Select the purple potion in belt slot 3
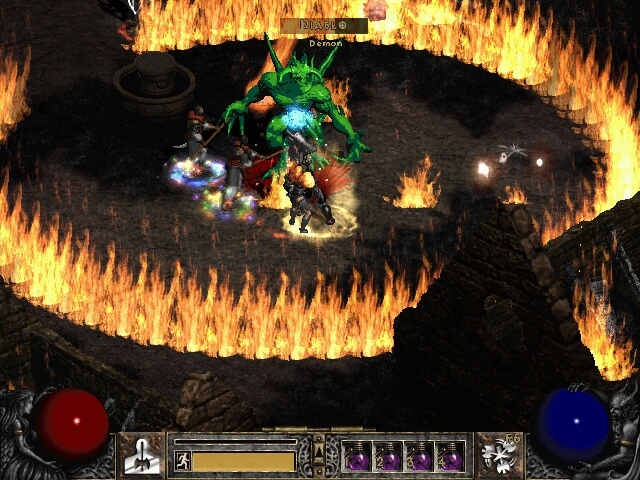This screenshot has height=480, width=640. 419,458
